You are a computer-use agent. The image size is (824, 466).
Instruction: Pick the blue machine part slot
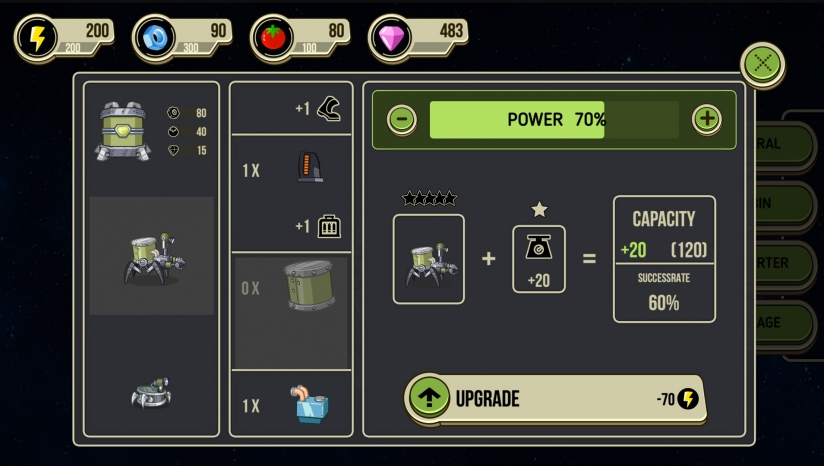point(291,405)
